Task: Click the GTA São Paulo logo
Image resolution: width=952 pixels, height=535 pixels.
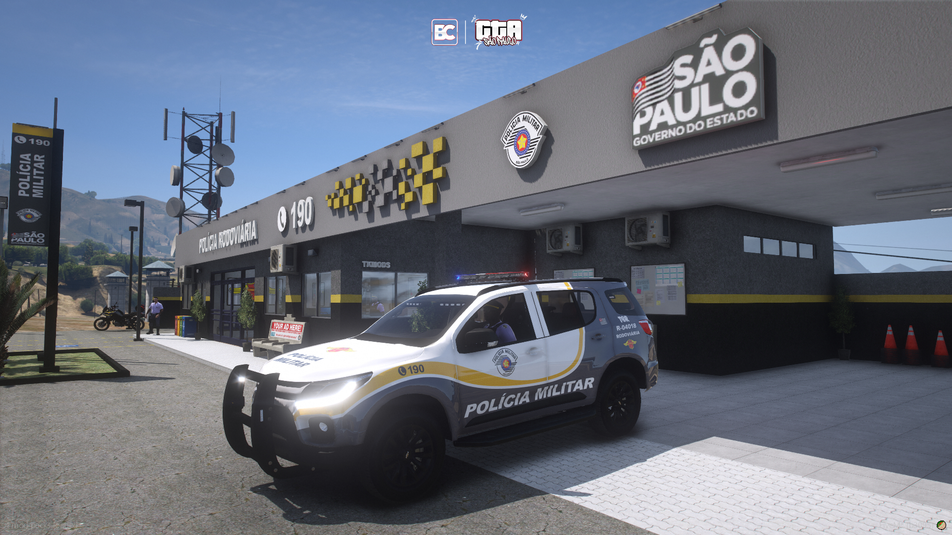Action: [x=498, y=32]
